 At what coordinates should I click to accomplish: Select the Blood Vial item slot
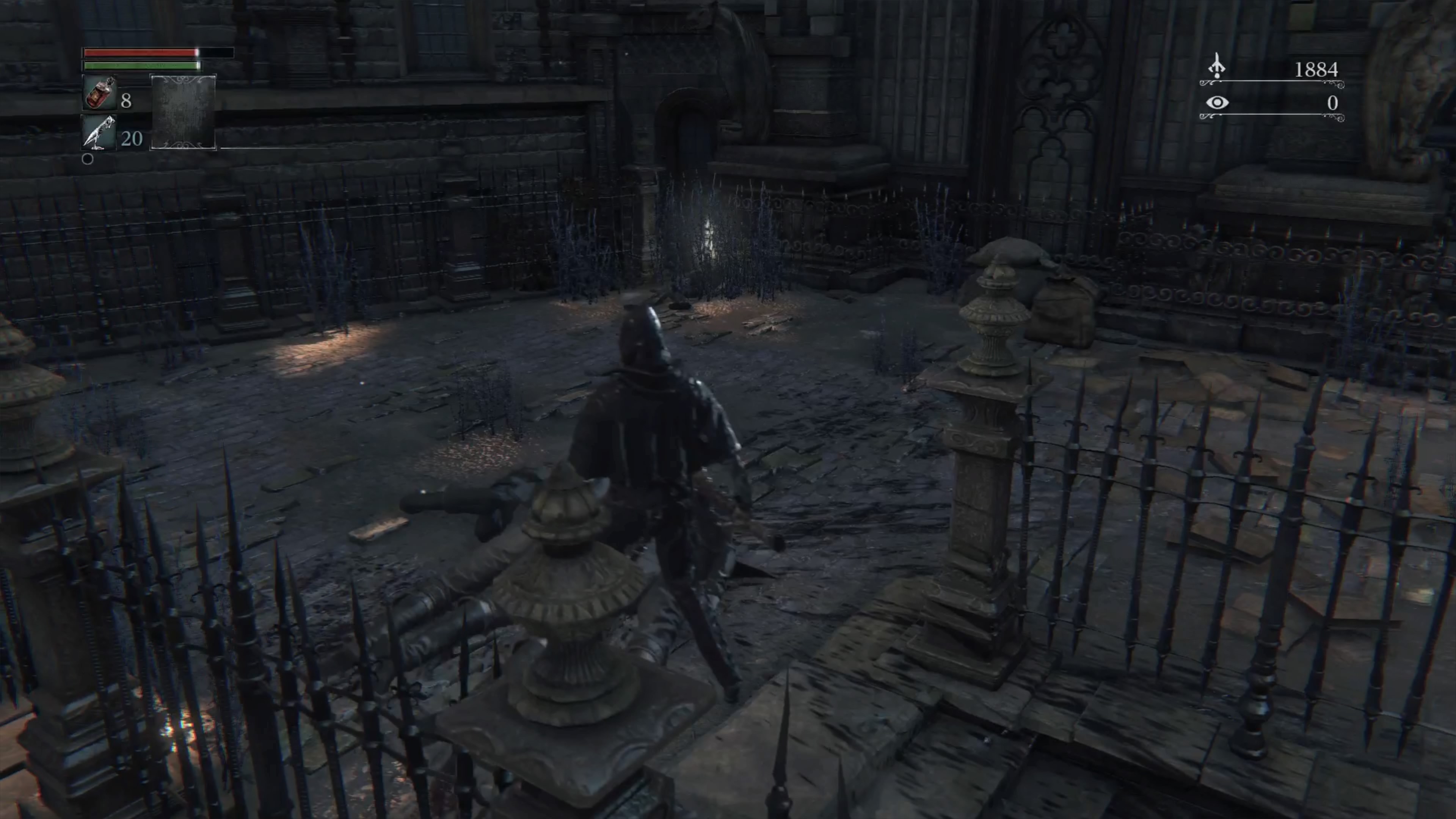point(100,93)
